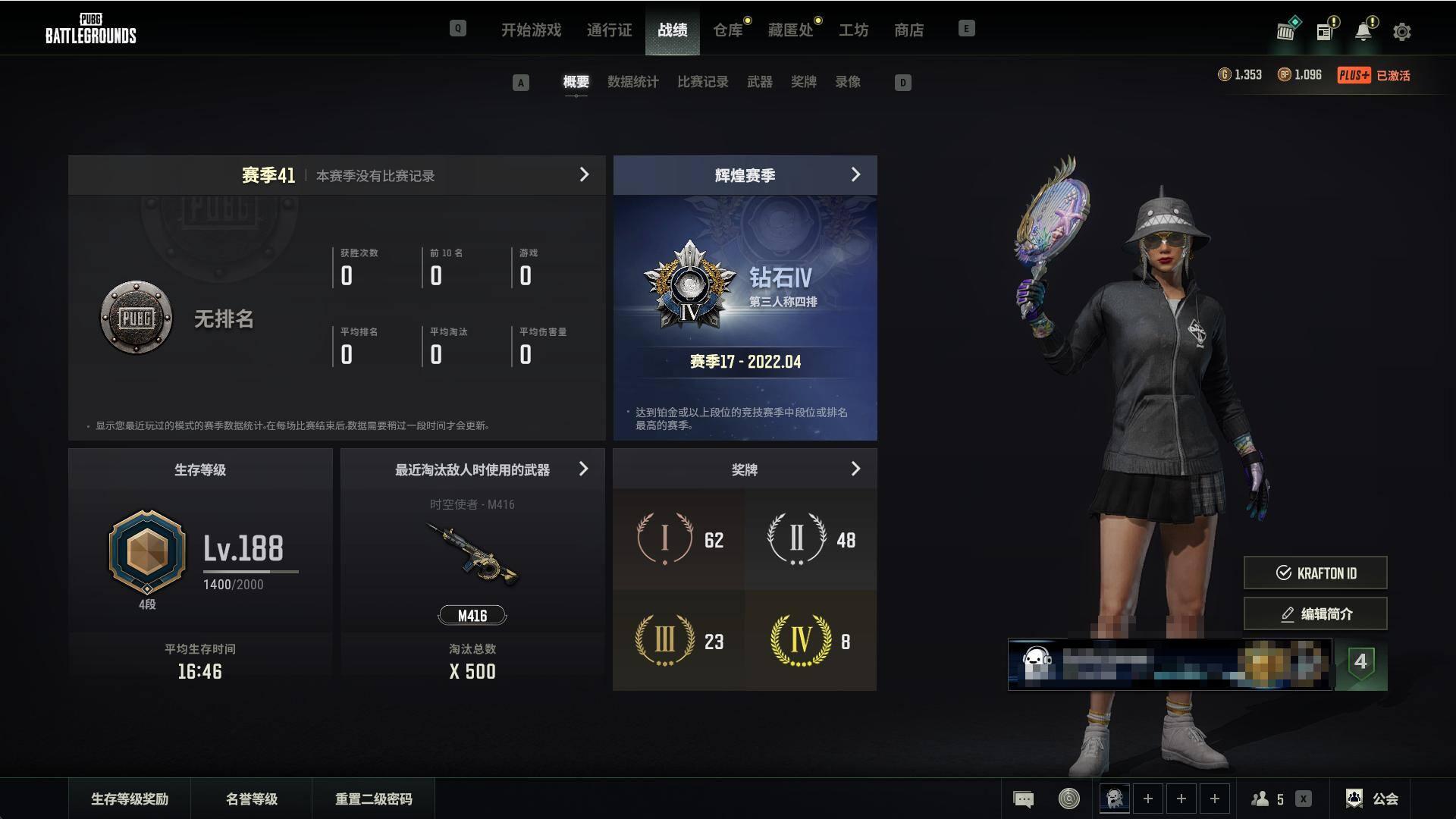
Task: Check the notification bell icon
Action: pos(1363,32)
